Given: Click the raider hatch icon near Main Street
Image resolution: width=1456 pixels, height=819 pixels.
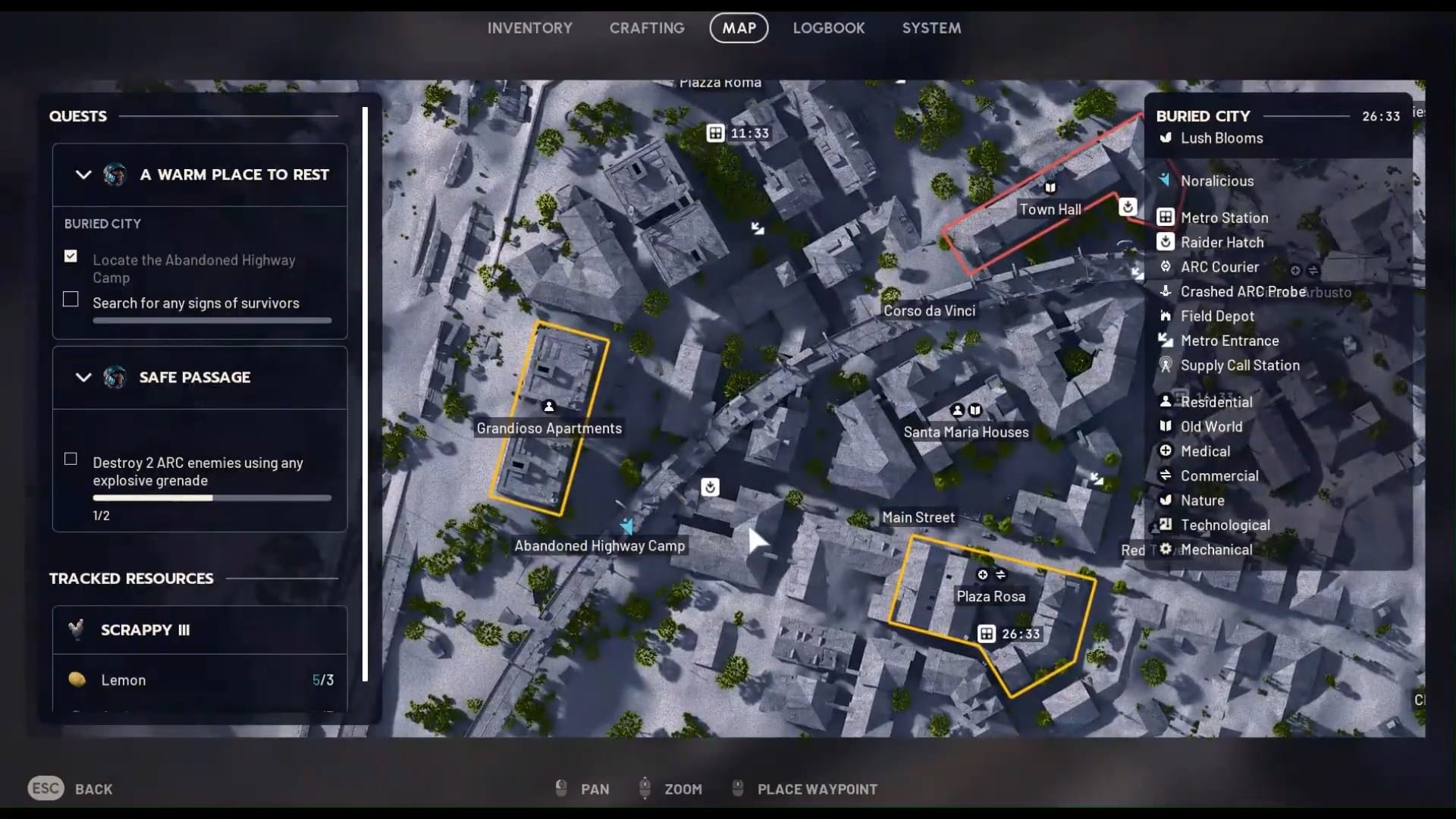Looking at the screenshot, I should click(x=710, y=487).
